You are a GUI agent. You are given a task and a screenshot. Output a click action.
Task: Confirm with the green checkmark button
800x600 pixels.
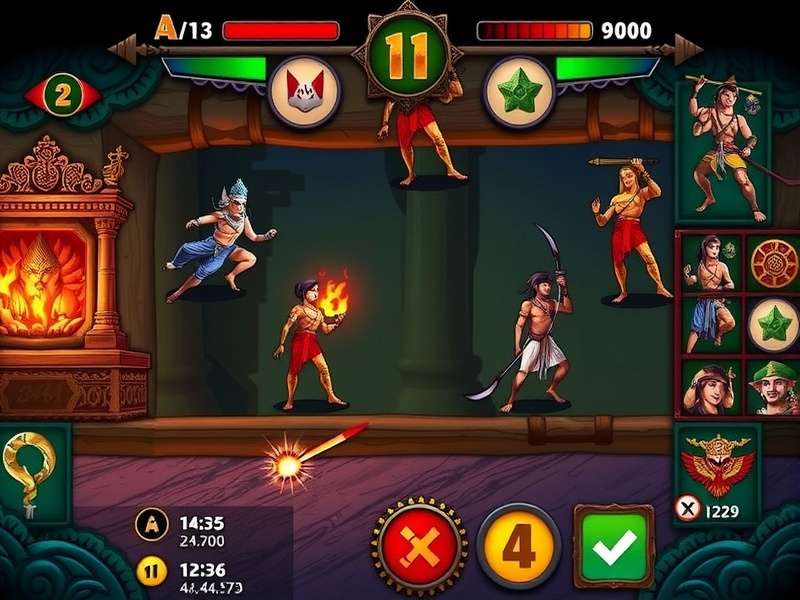click(x=613, y=546)
